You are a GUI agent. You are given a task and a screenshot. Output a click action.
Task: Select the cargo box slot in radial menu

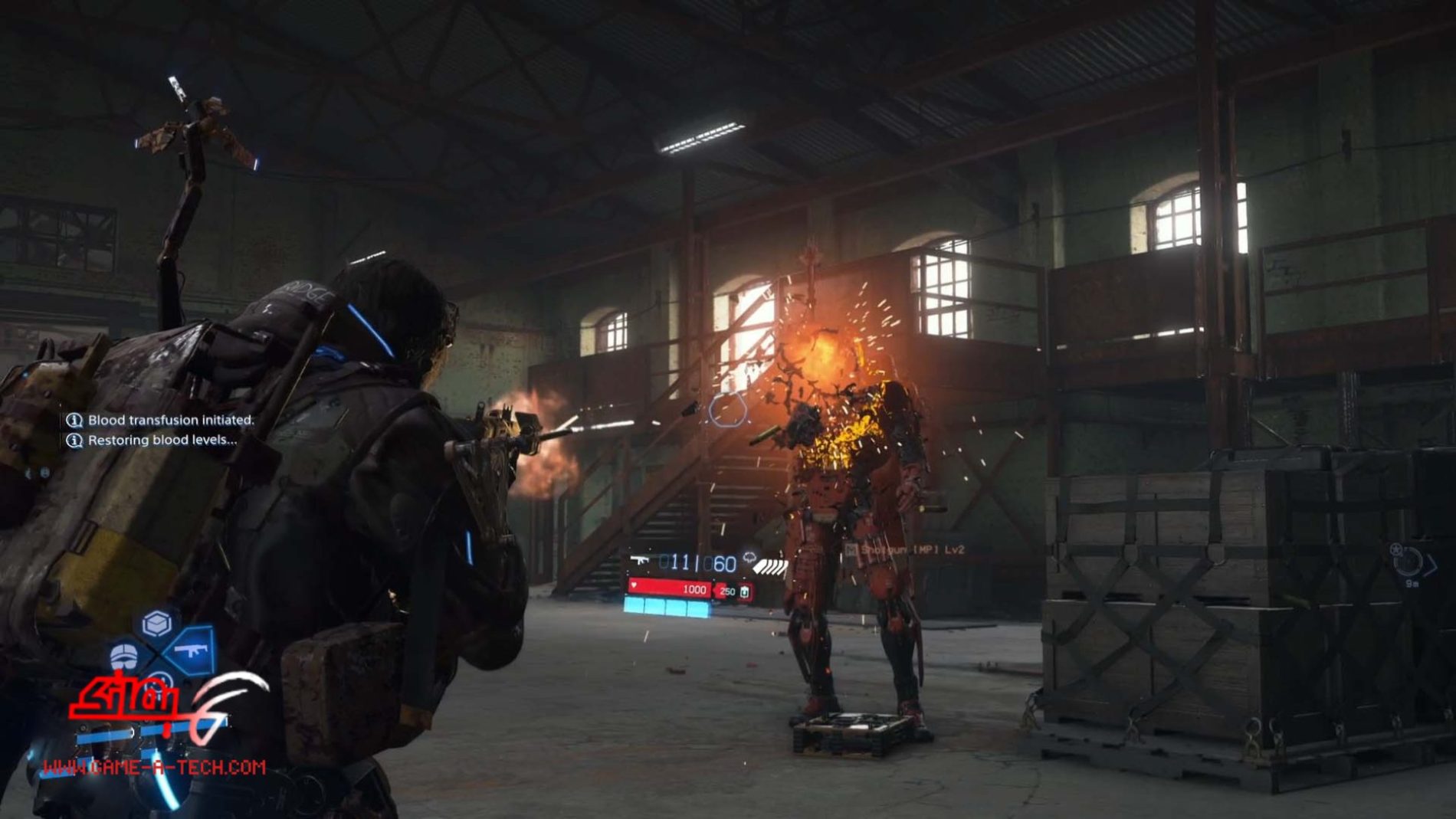click(157, 624)
